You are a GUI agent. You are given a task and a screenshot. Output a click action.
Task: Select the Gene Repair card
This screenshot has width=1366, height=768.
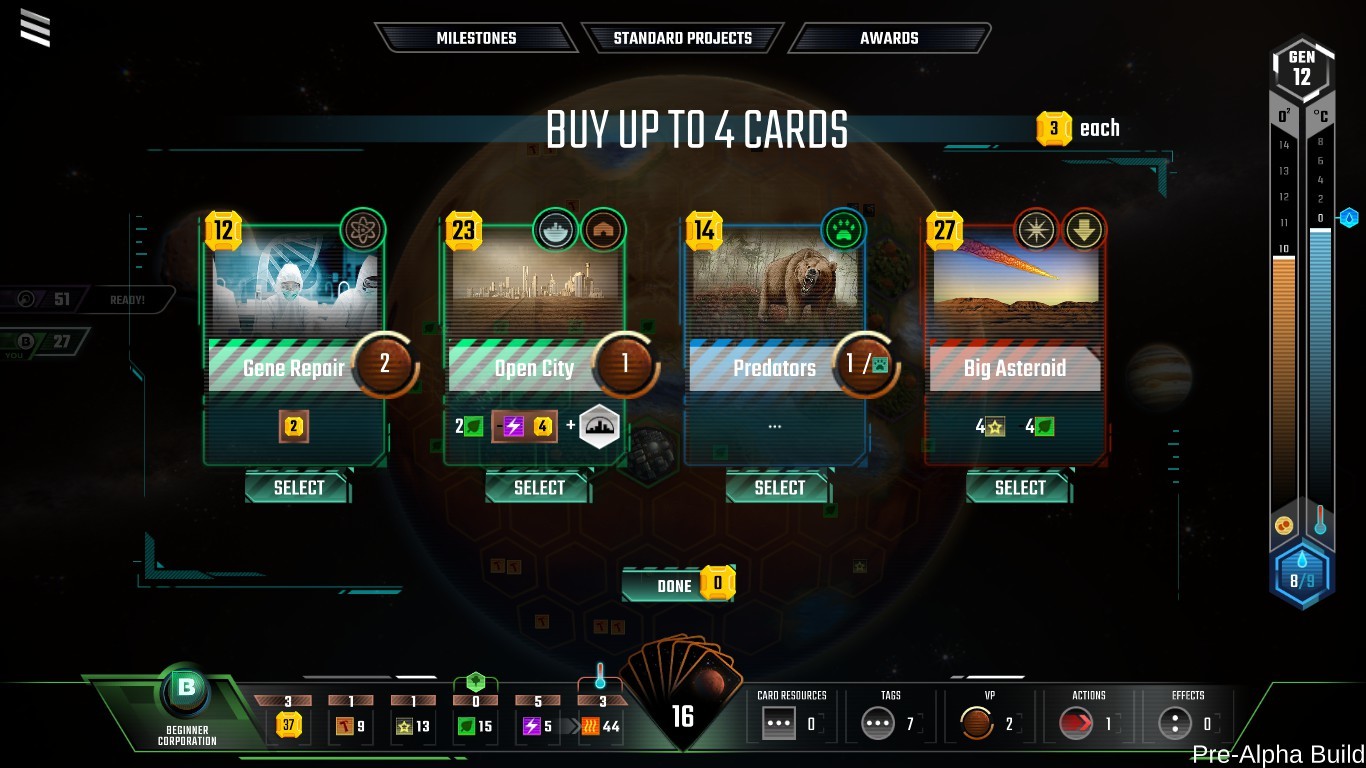[x=297, y=488]
